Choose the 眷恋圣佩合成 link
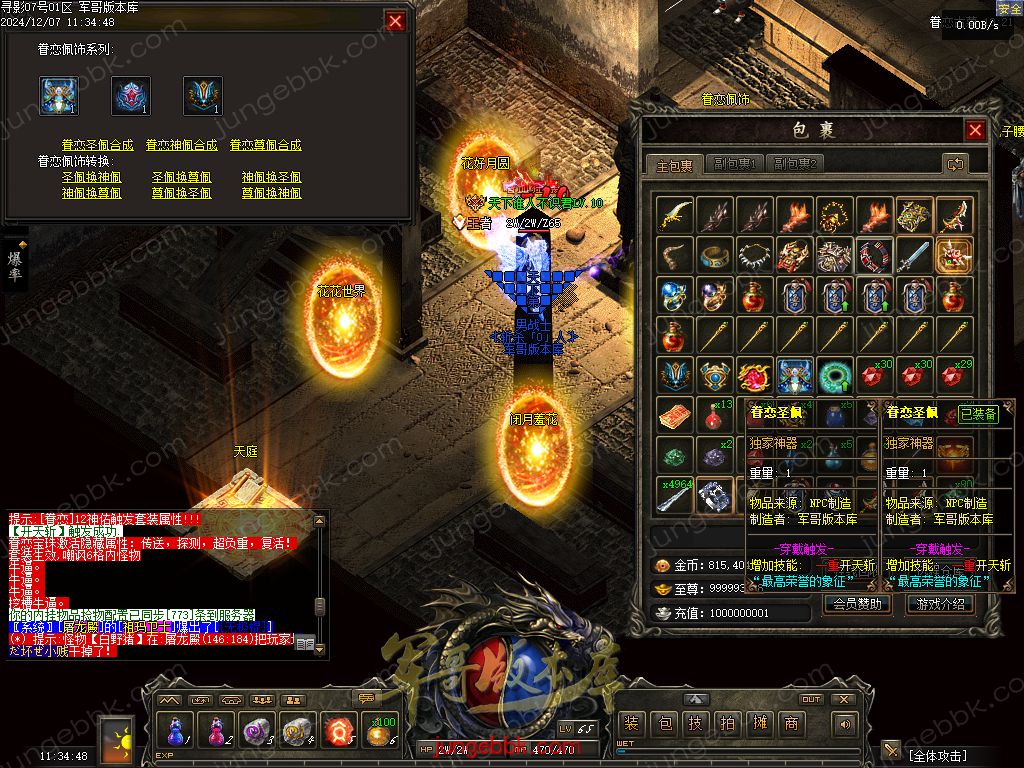 point(98,145)
